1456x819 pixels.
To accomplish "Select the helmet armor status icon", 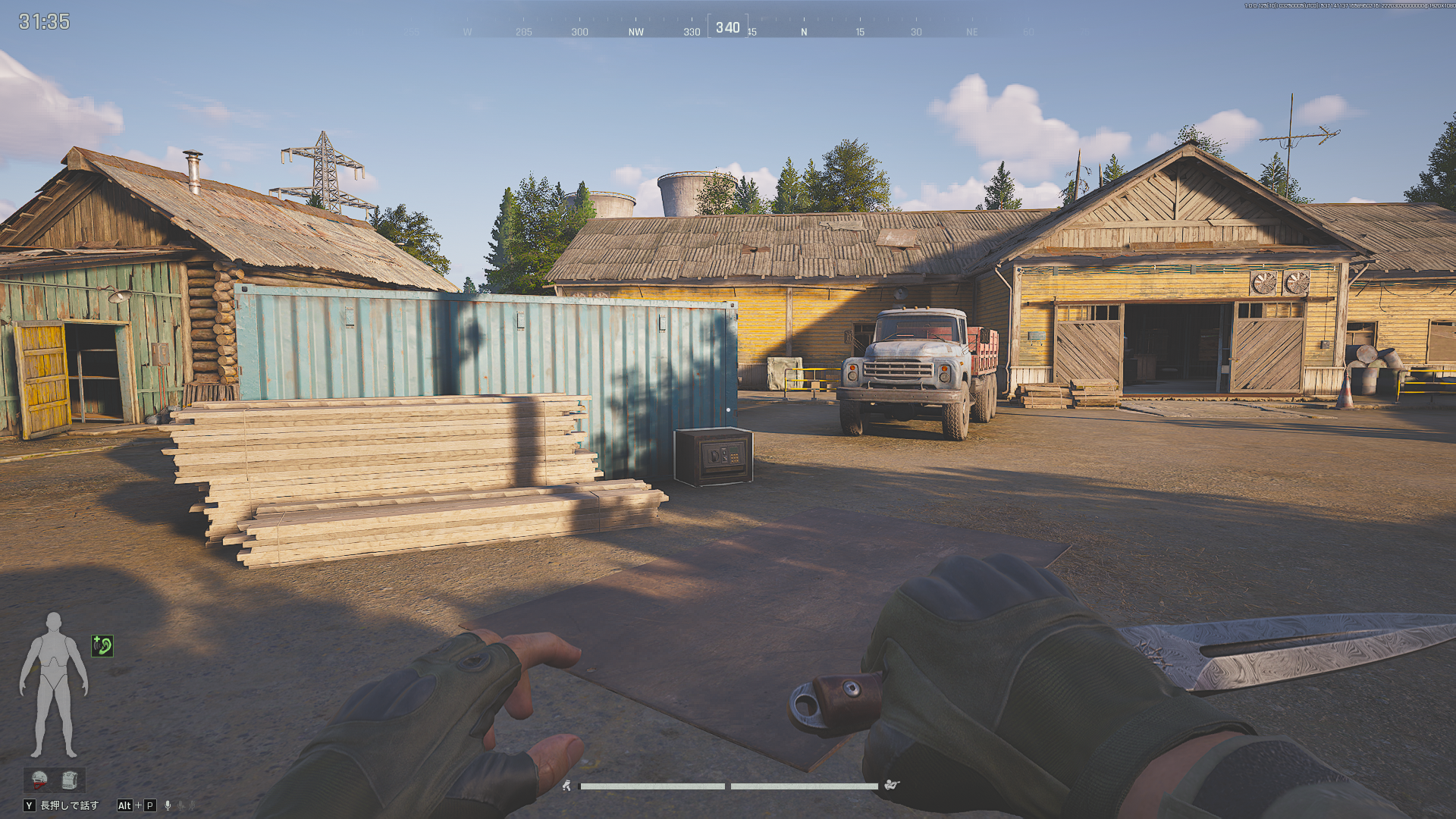I will (x=39, y=779).
